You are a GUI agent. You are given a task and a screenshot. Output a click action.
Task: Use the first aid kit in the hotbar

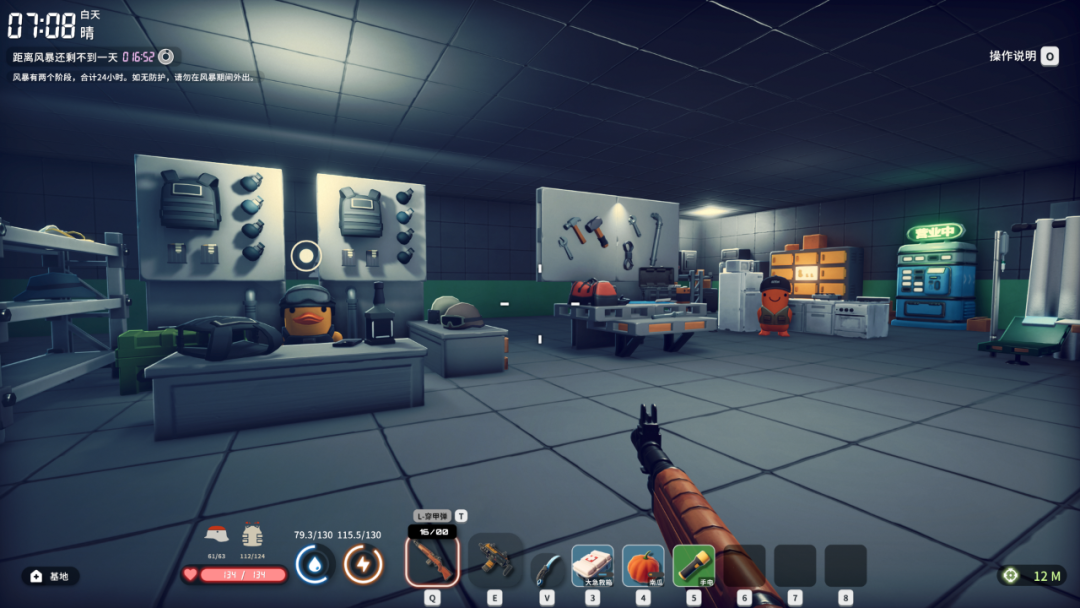click(592, 565)
